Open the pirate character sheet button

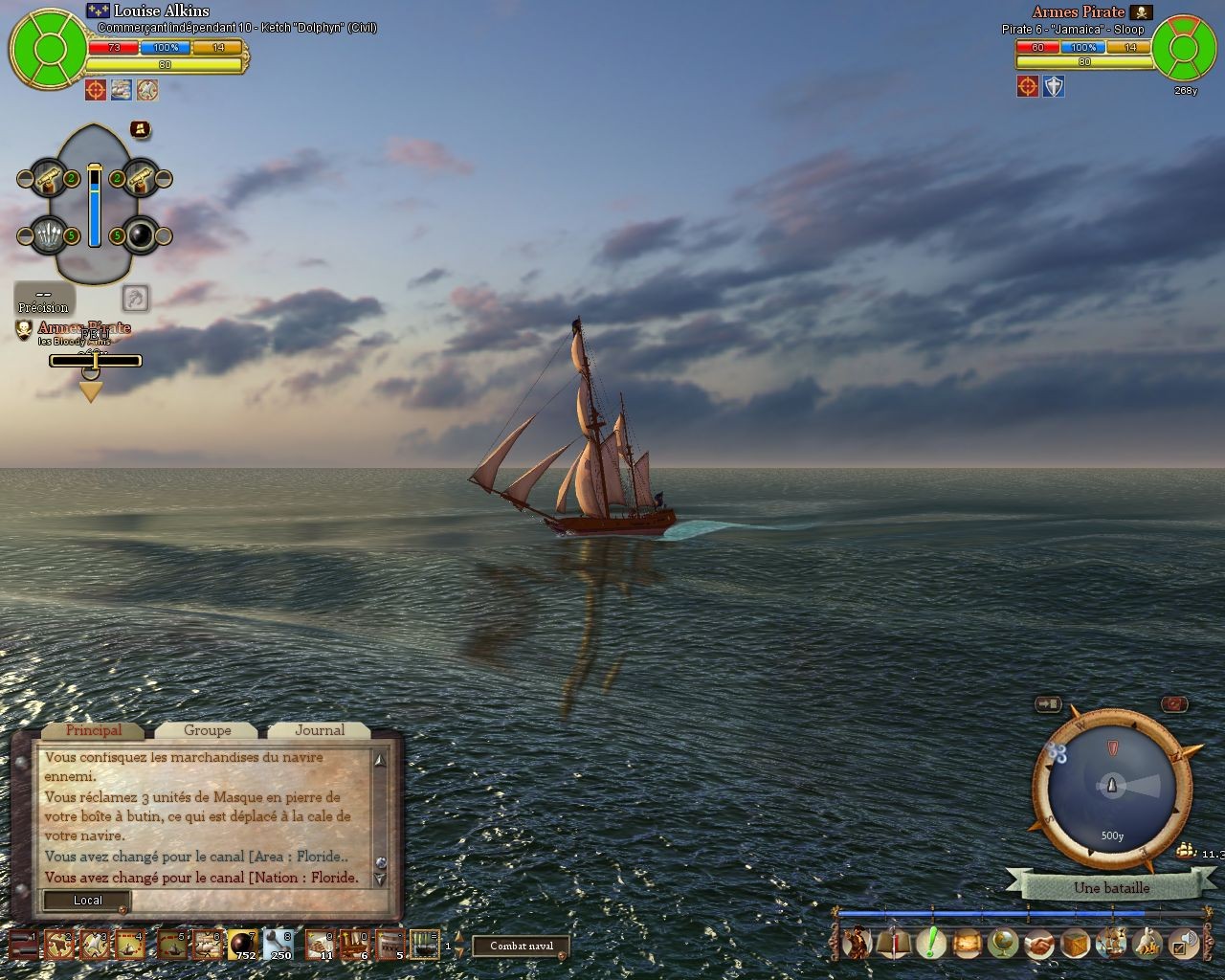coord(857,945)
